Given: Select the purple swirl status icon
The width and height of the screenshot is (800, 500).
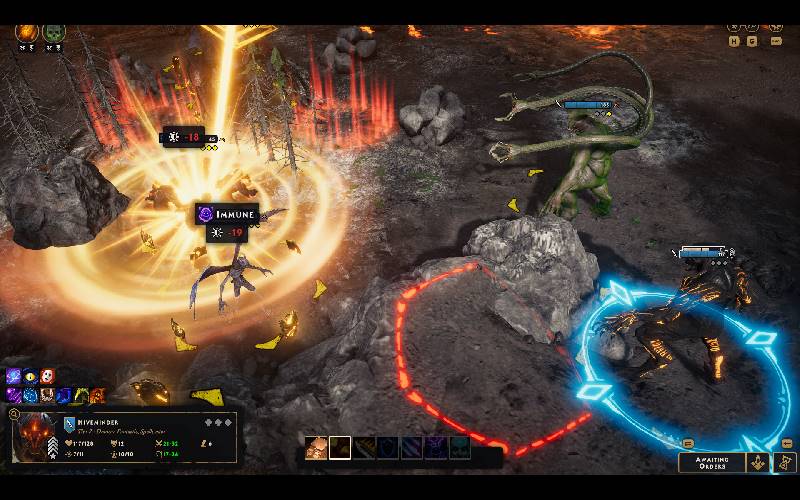Looking at the screenshot, I should pos(14,377).
